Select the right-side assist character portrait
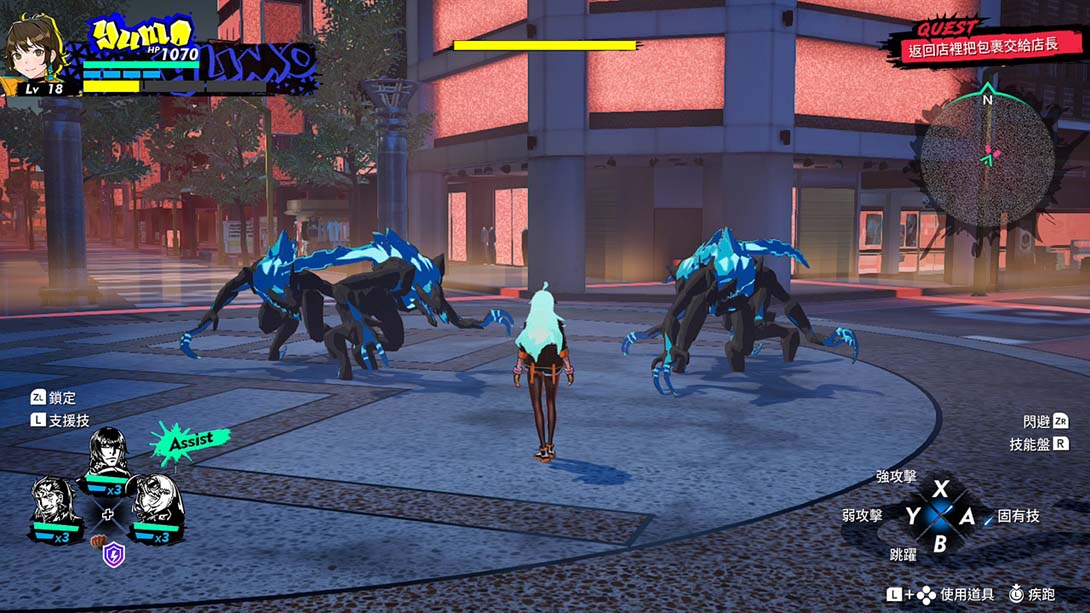The image size is (1090, 613). [x=154, y=503]
